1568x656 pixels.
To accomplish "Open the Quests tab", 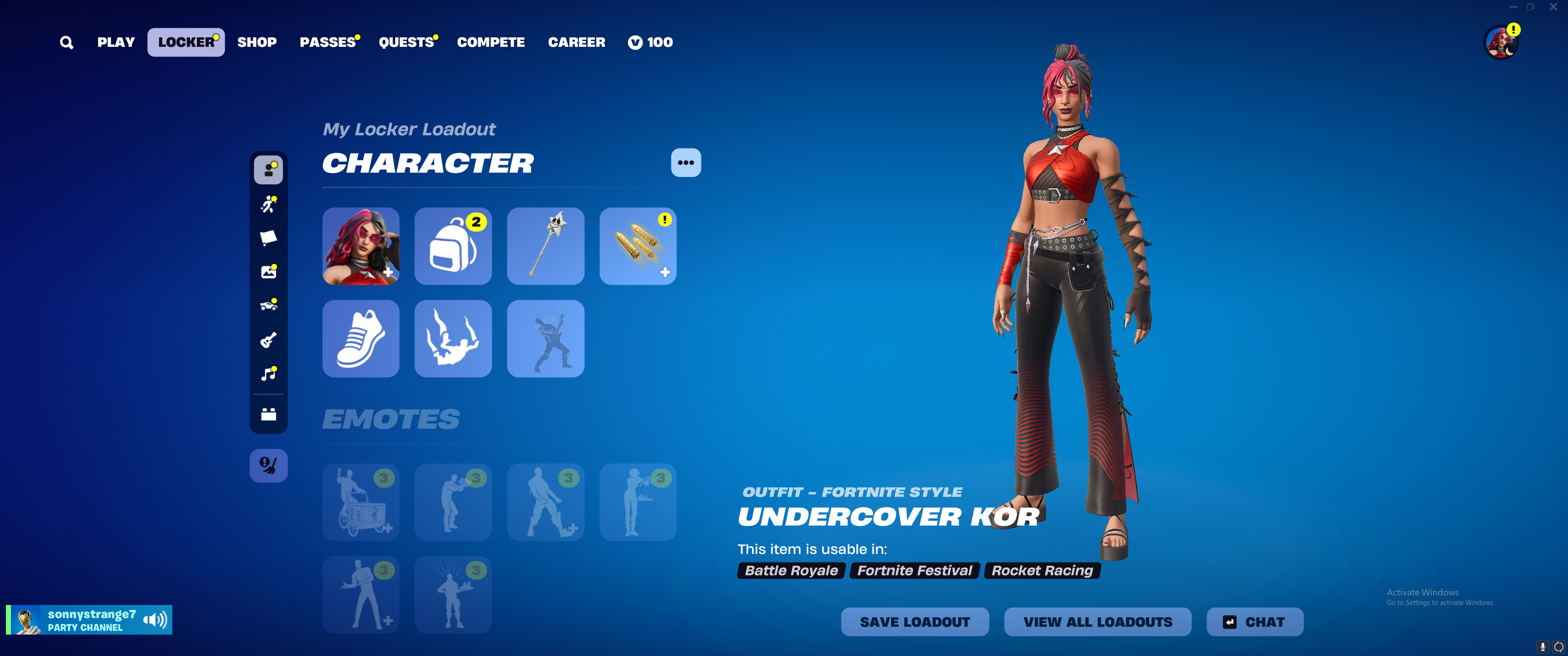I will click(406, 43).
